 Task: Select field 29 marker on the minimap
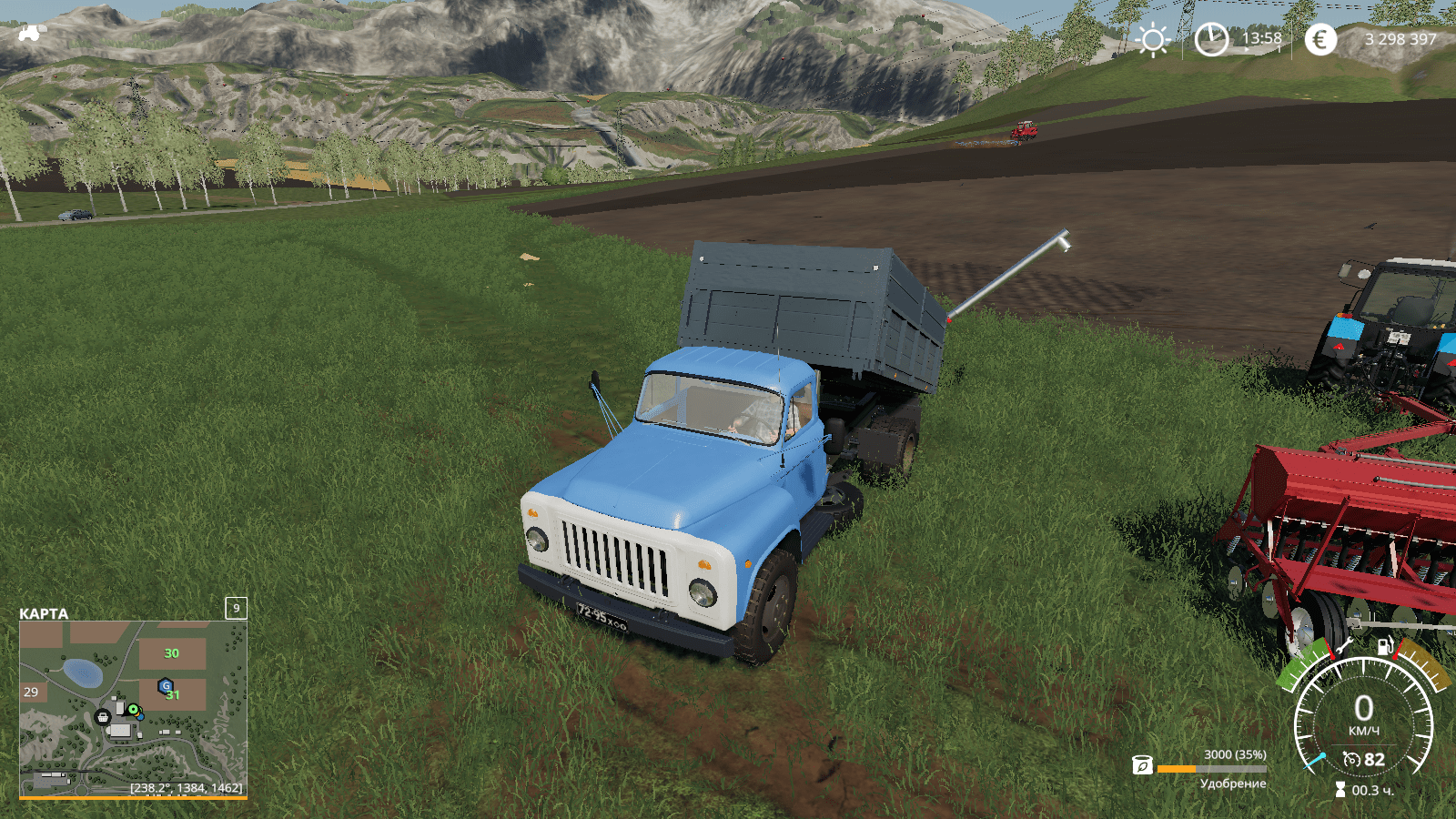tap(31, 692)
